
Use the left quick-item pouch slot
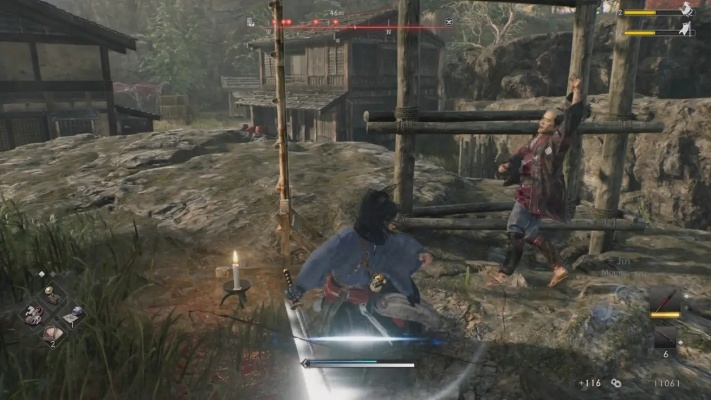31,314
